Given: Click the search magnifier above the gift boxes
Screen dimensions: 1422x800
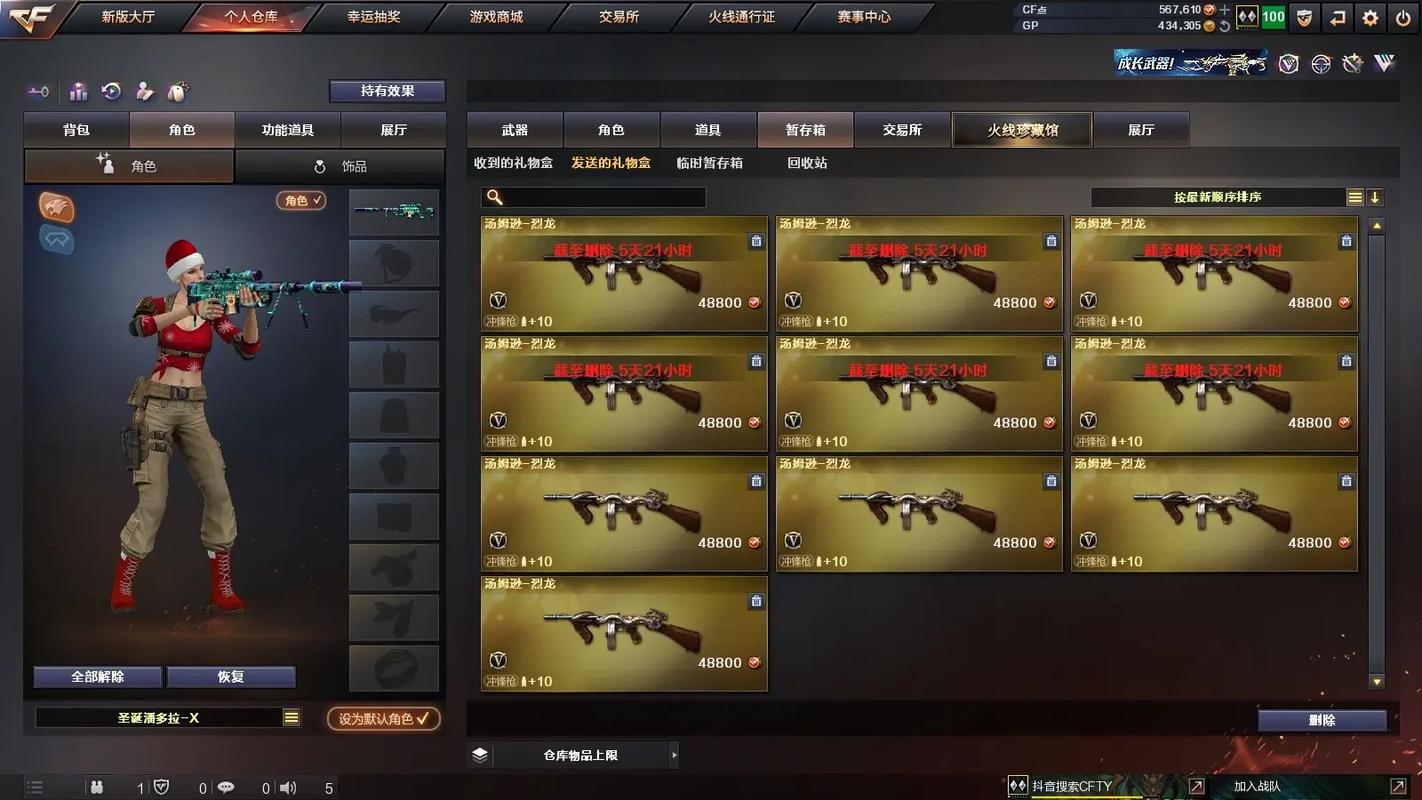Looking at the screenshot, I should pyautogui.click(x=494, y=197).
